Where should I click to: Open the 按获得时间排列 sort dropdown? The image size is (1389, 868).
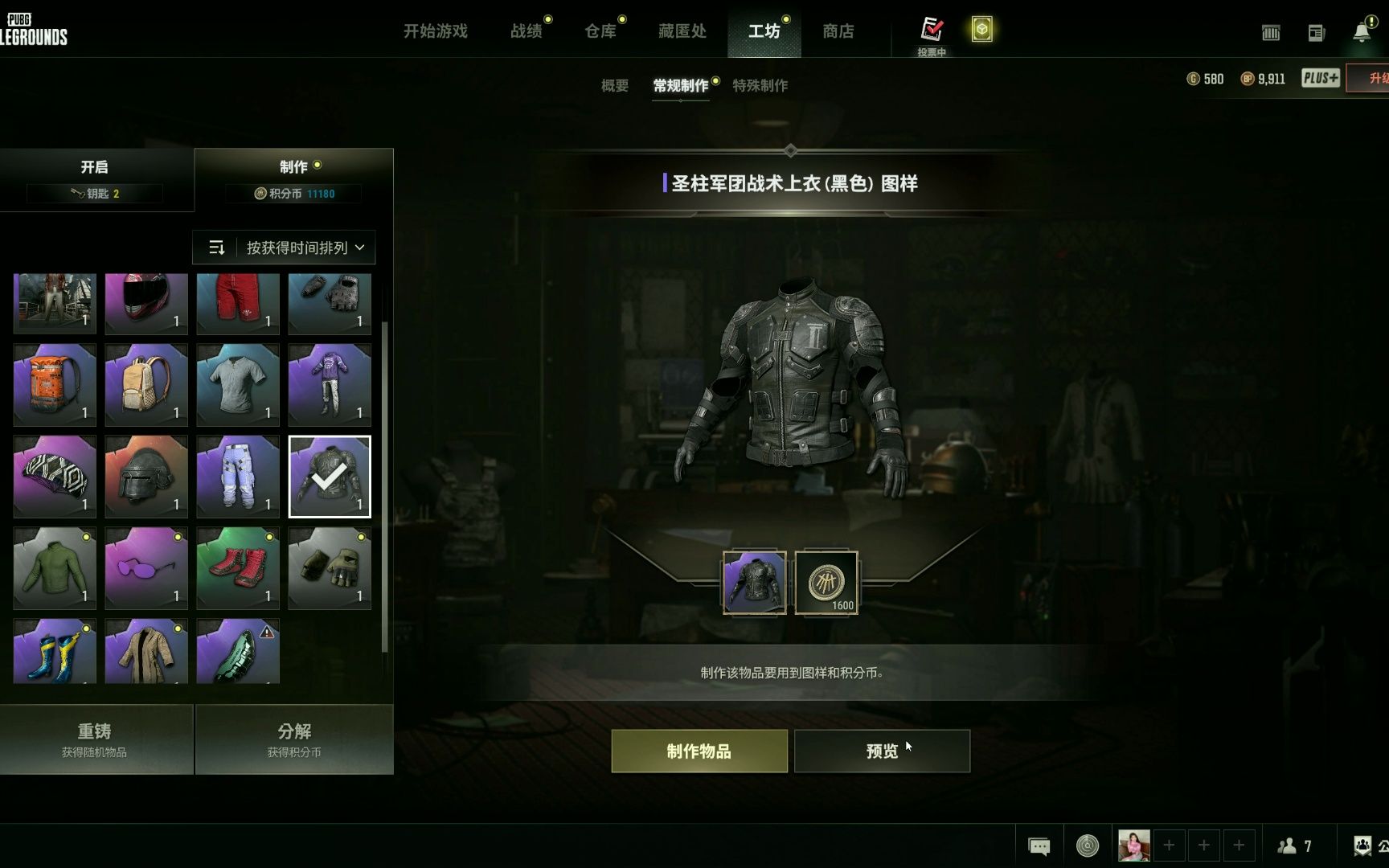pos(297,248)
